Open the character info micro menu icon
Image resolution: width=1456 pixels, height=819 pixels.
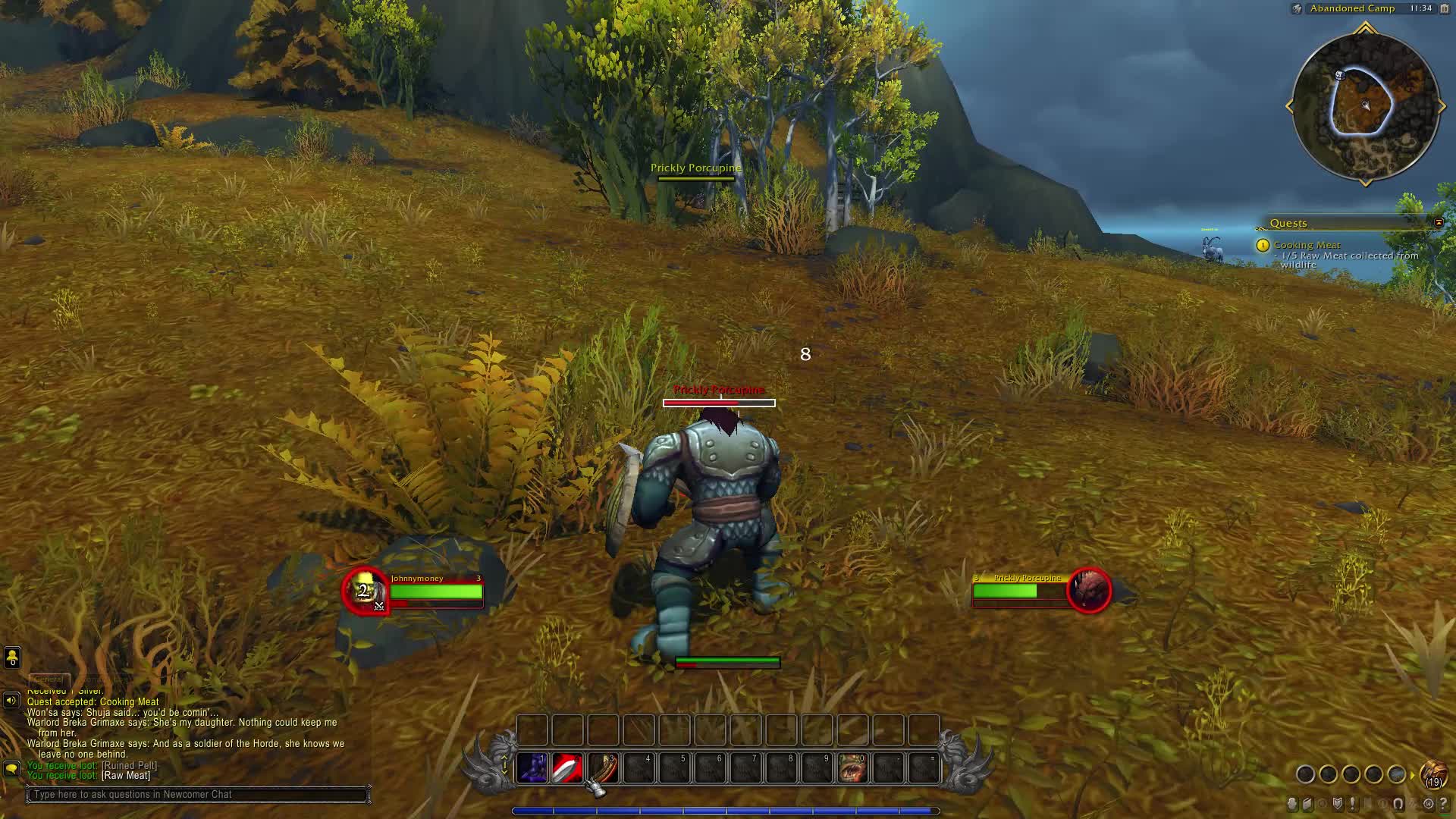pyautogui.click(x=1292, y=804)
